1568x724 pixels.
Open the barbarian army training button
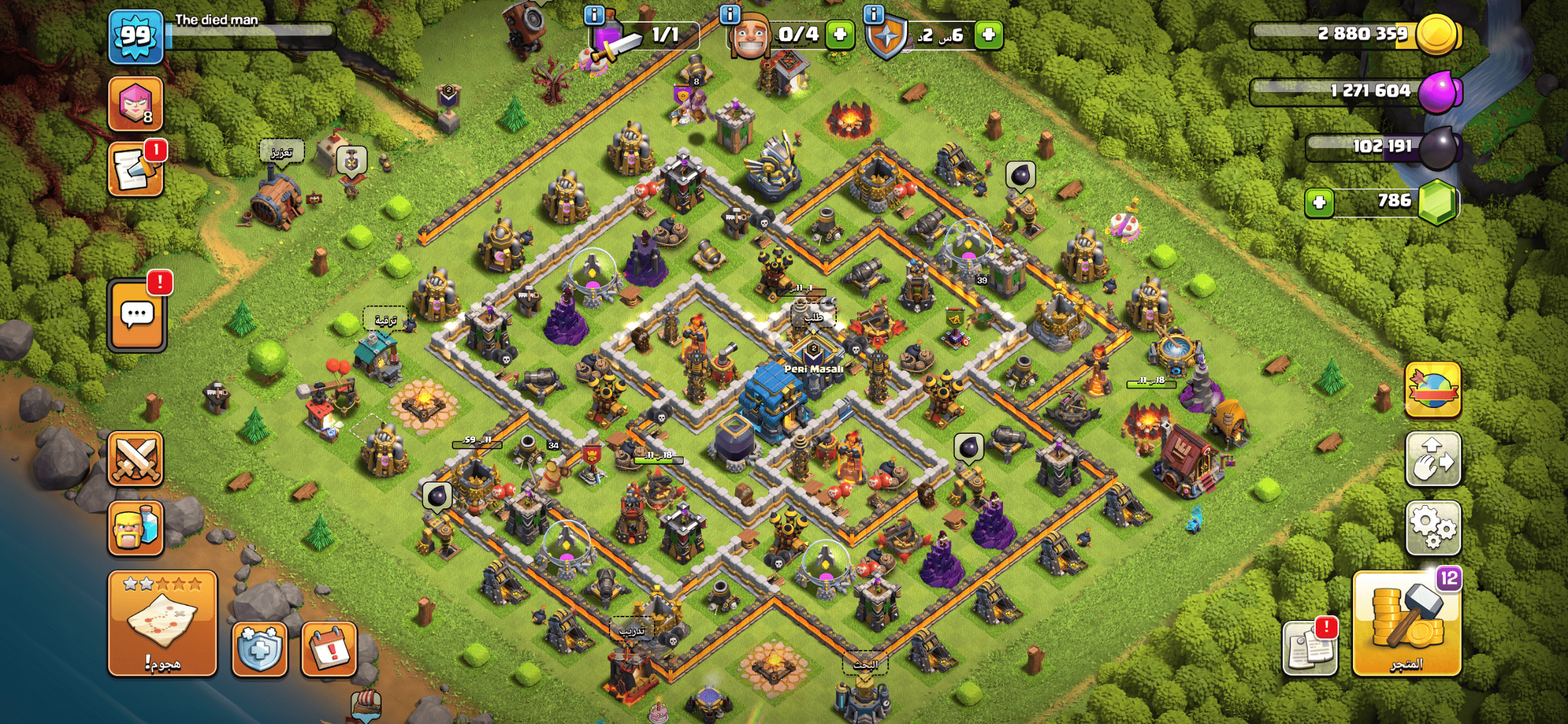pyautogui.click(x=135, y=529)
